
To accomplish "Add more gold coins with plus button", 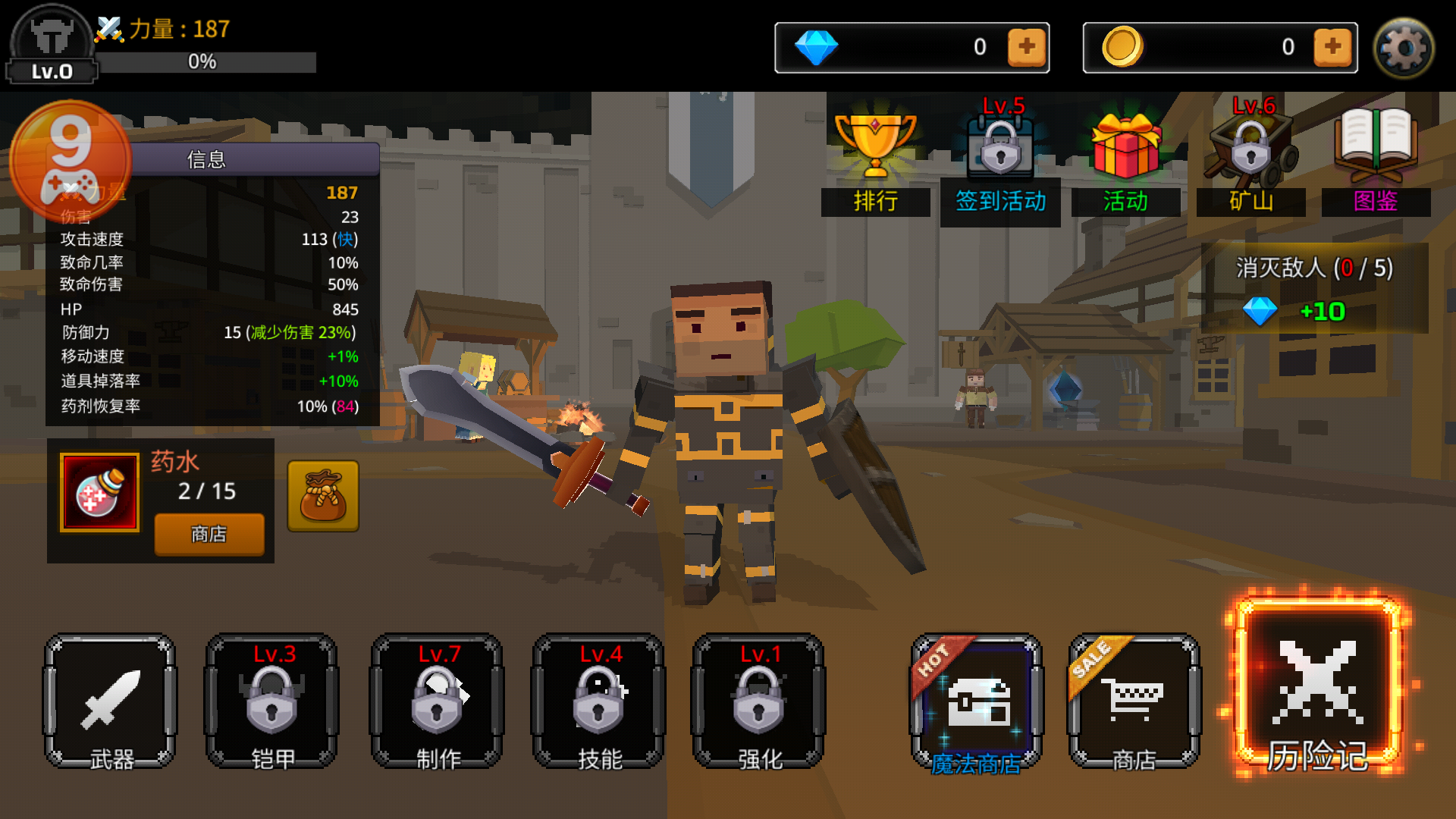I will (x=1332, y=47).
